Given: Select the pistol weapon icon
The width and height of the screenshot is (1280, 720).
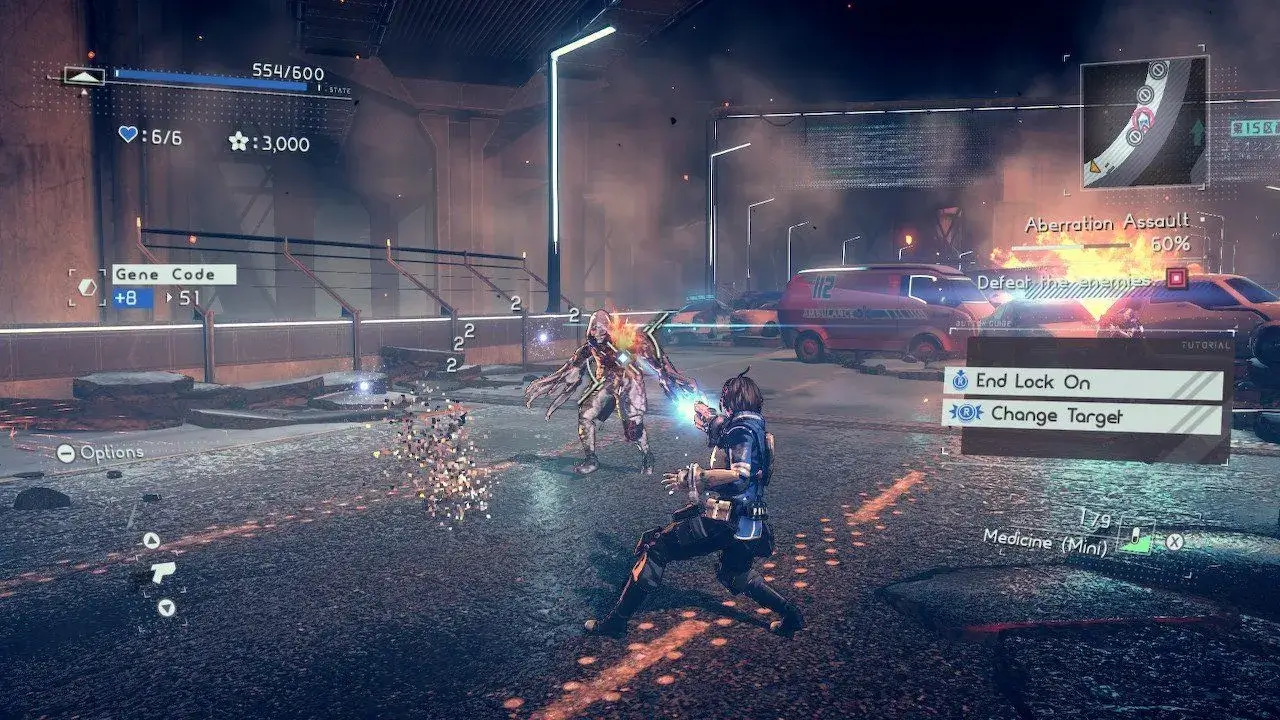Looking at the screenshot, I should tap(161, 572).
